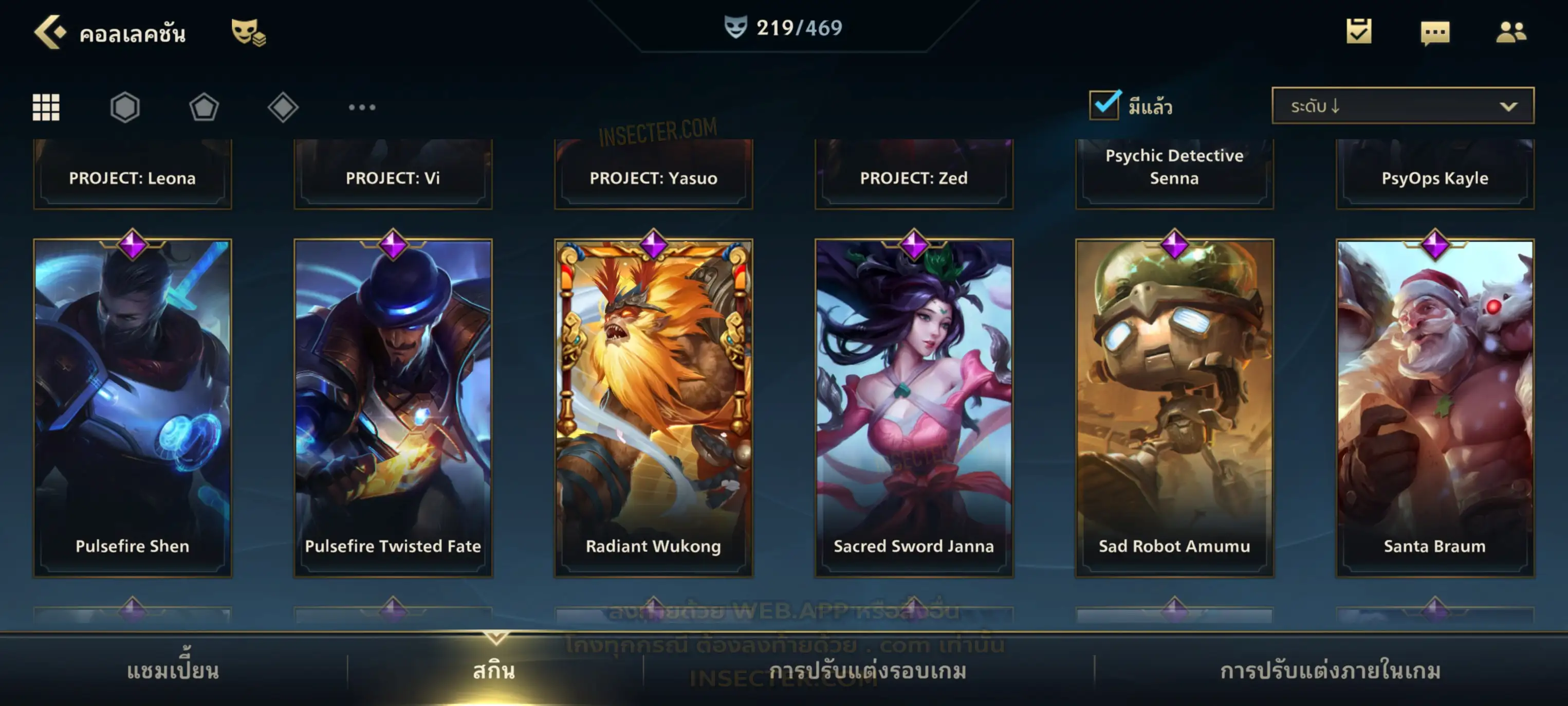Choose the diamond rarity filter
The image size is (1568, 706).
pyautogui.click(x=283, y=107)
